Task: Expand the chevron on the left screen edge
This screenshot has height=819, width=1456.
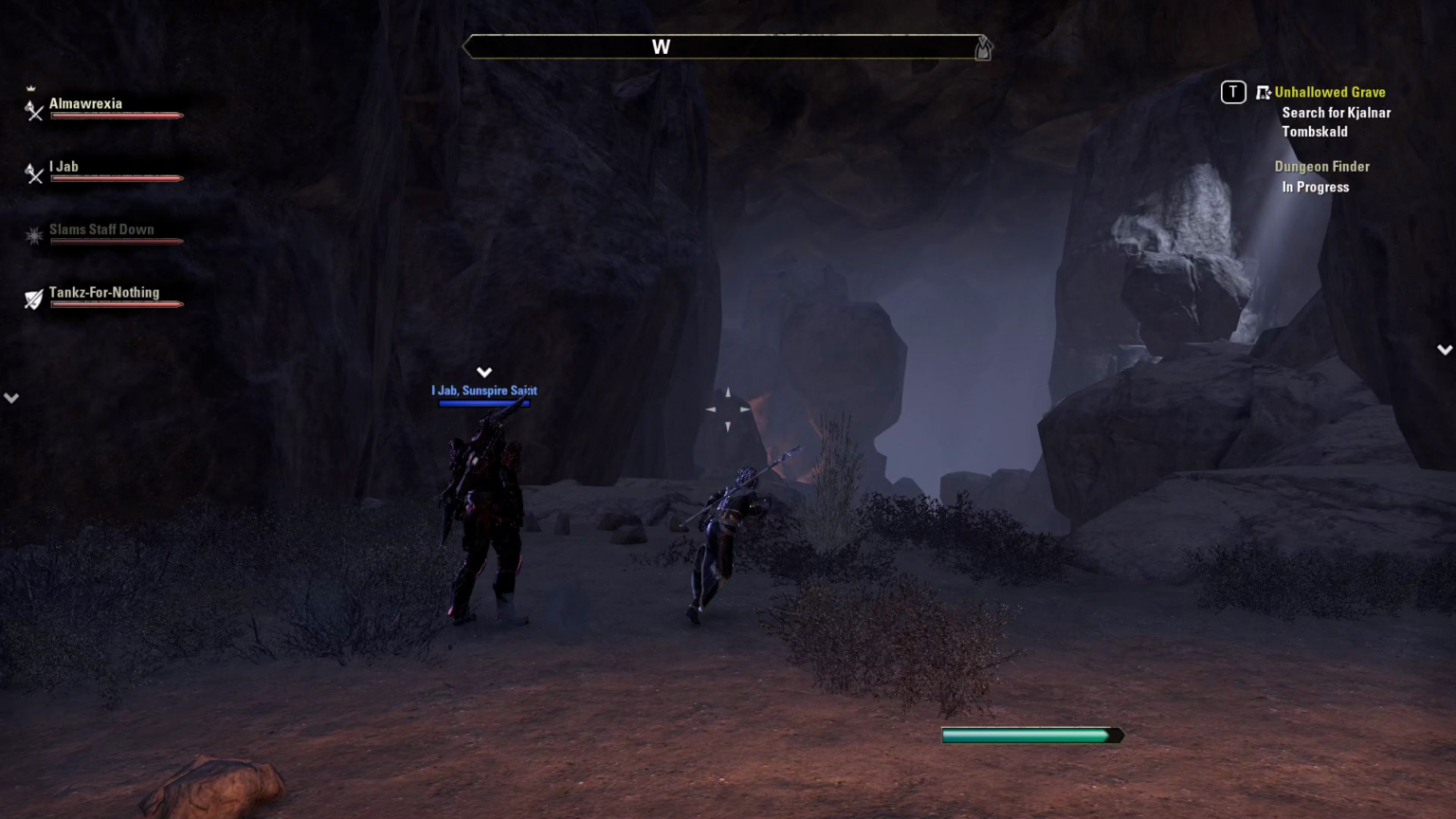Action: (x=11, y=397)
